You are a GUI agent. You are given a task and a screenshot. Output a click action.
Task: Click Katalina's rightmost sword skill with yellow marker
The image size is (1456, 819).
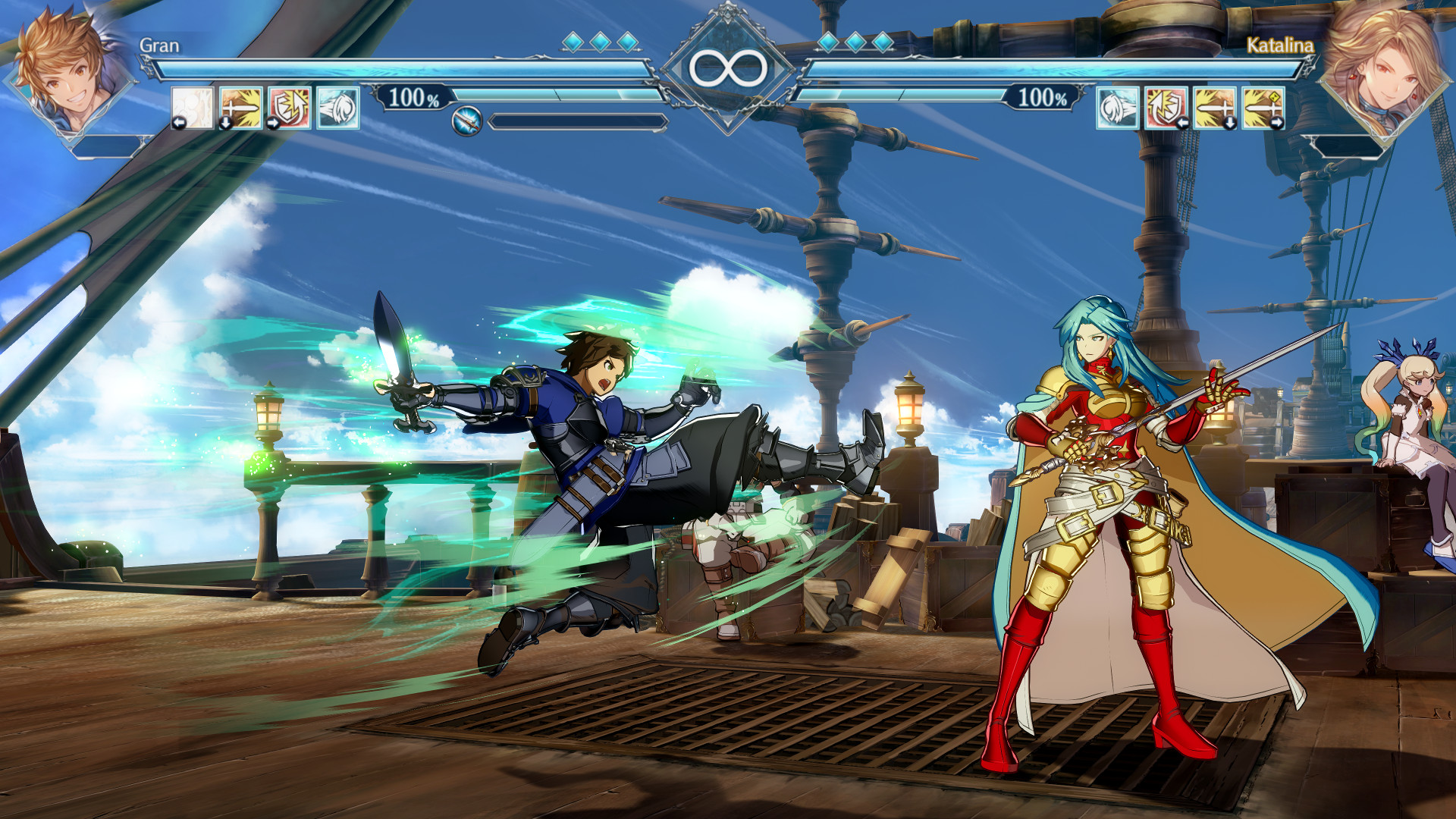(1264, 107)
